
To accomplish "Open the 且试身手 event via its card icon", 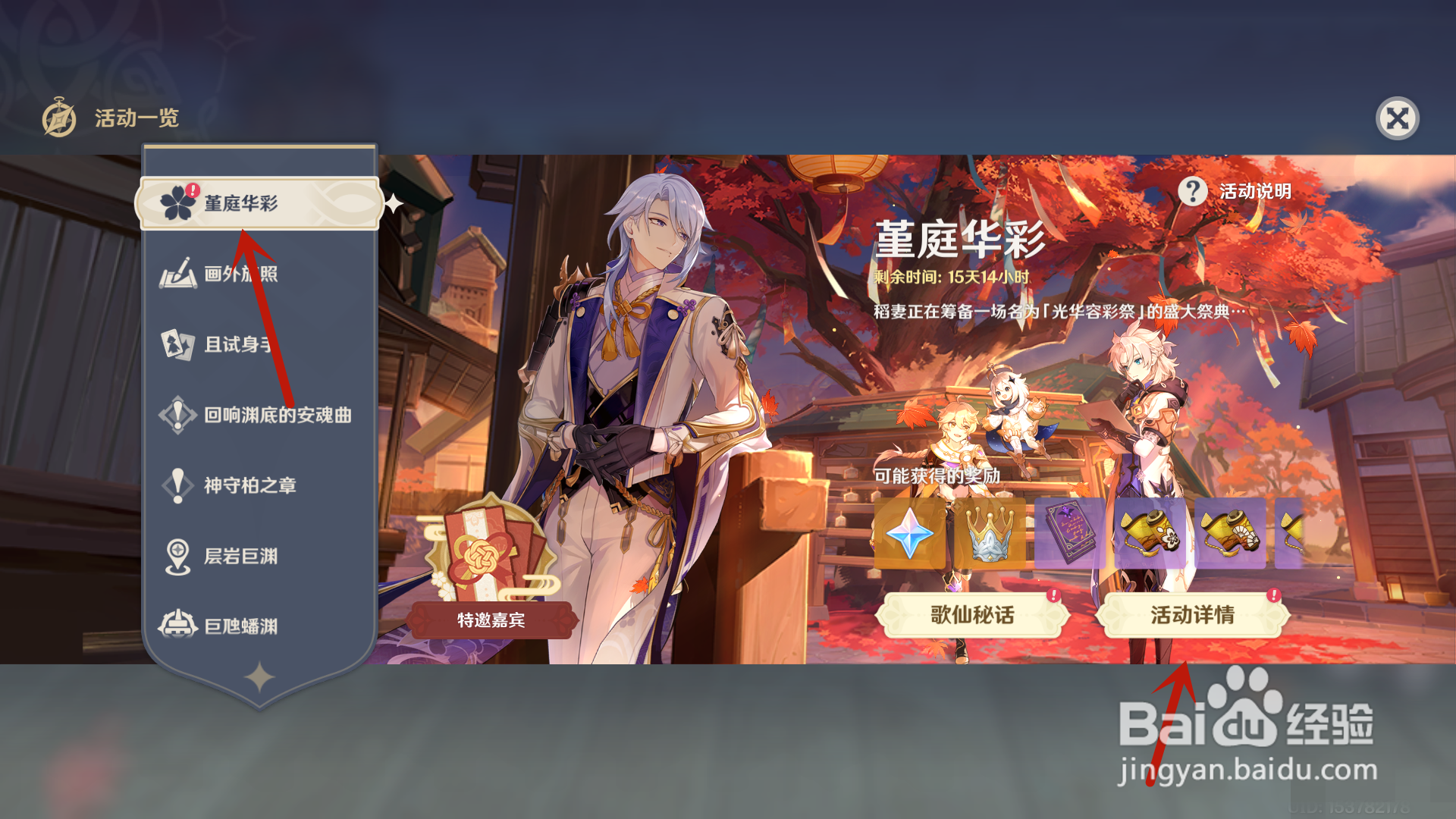I will click(x=178, y=345).
